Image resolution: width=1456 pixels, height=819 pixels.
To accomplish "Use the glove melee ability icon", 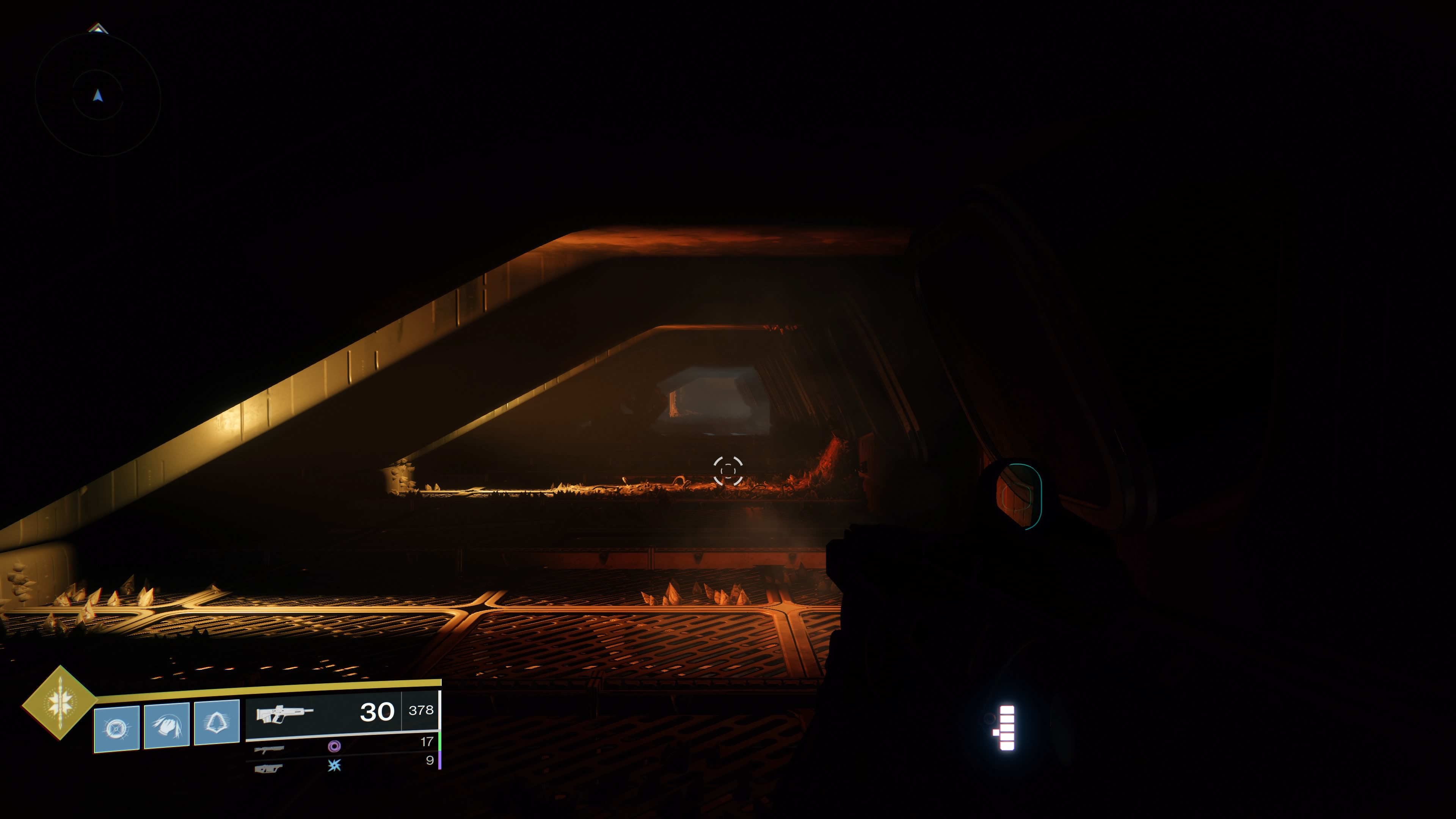I will pyautogui.click(x=167, y=726).
